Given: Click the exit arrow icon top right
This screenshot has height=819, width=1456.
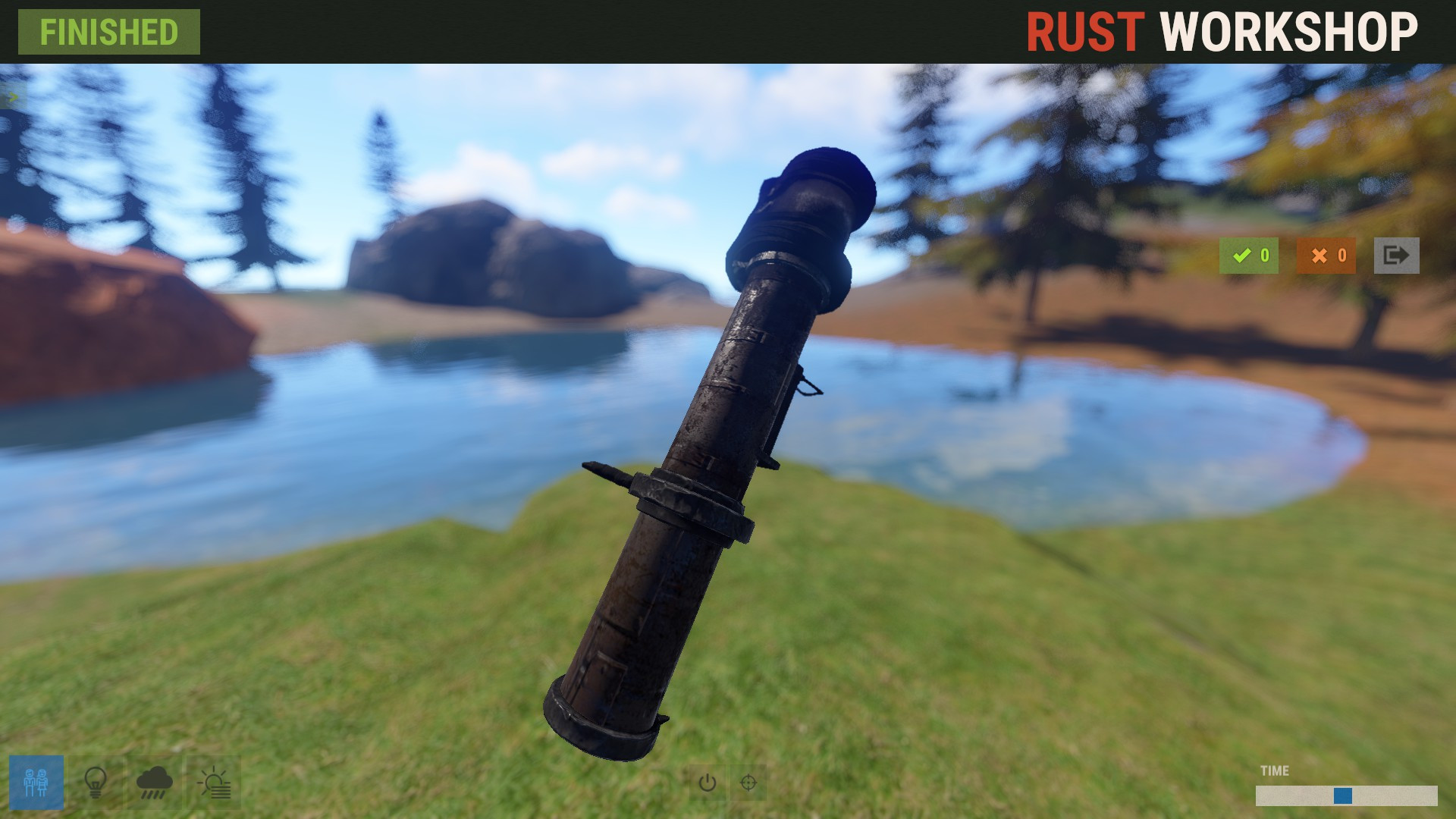Looking at the screenshot, I should pos(1398,256).
